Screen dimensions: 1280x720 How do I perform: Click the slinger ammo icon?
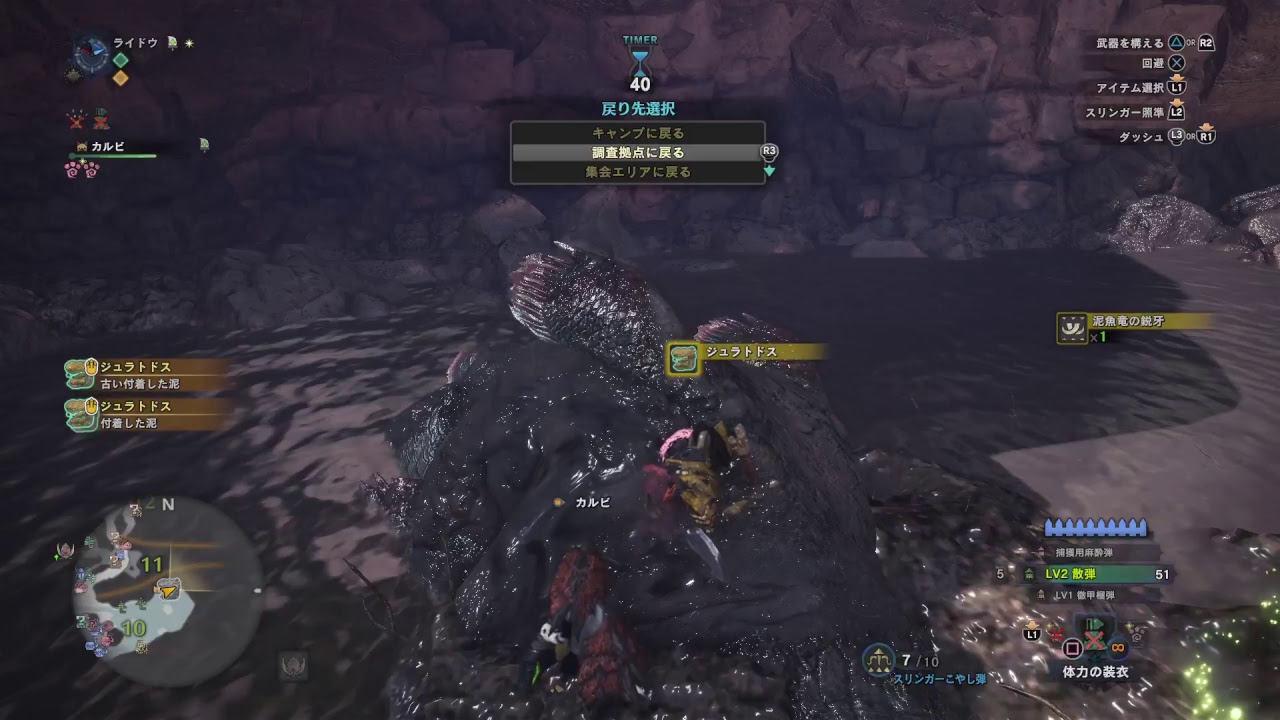point(878,658)
